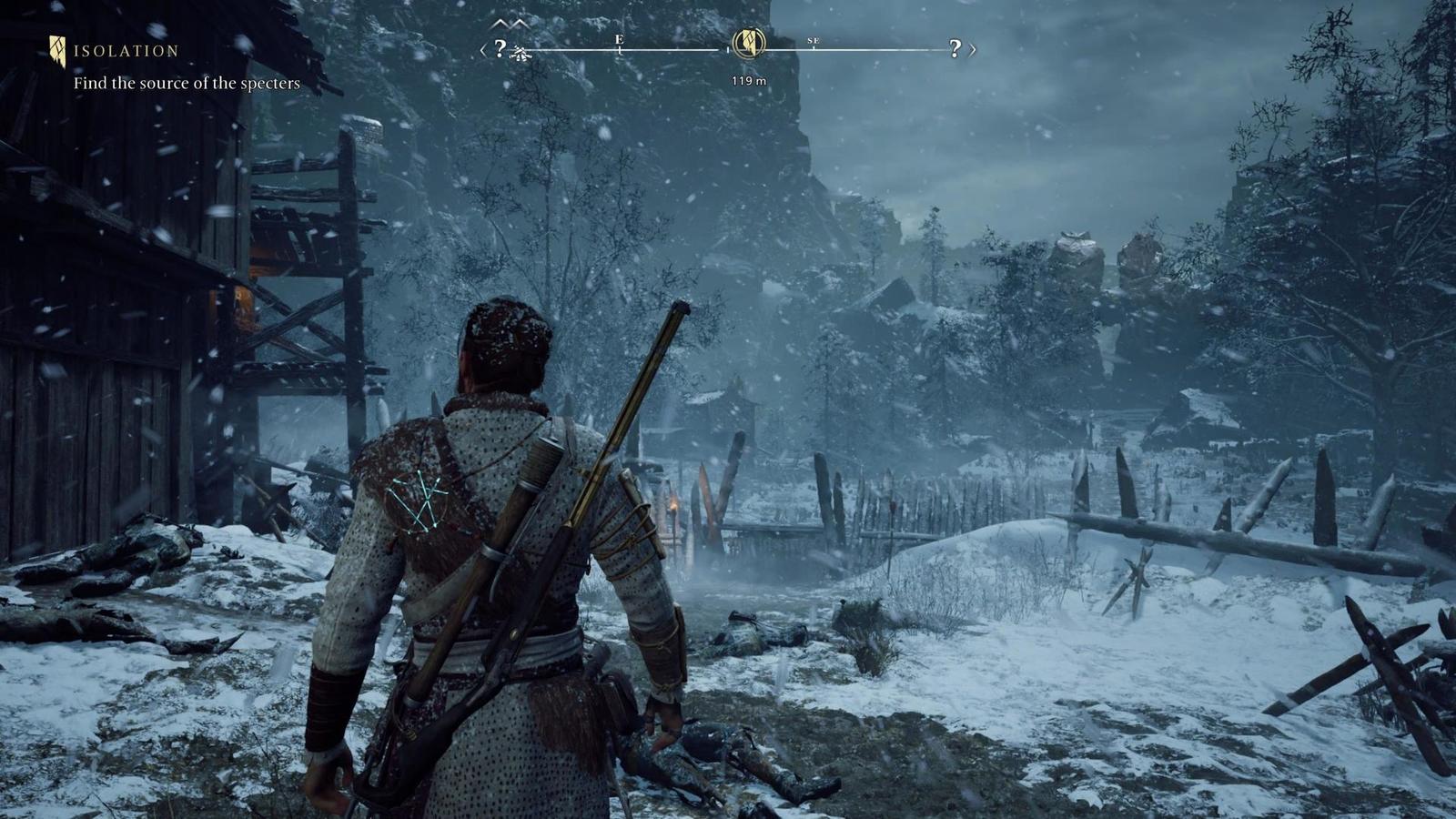Select the left-side question mark compass marker
This screenshot has width=1456, height=819.
pos(500,48)
